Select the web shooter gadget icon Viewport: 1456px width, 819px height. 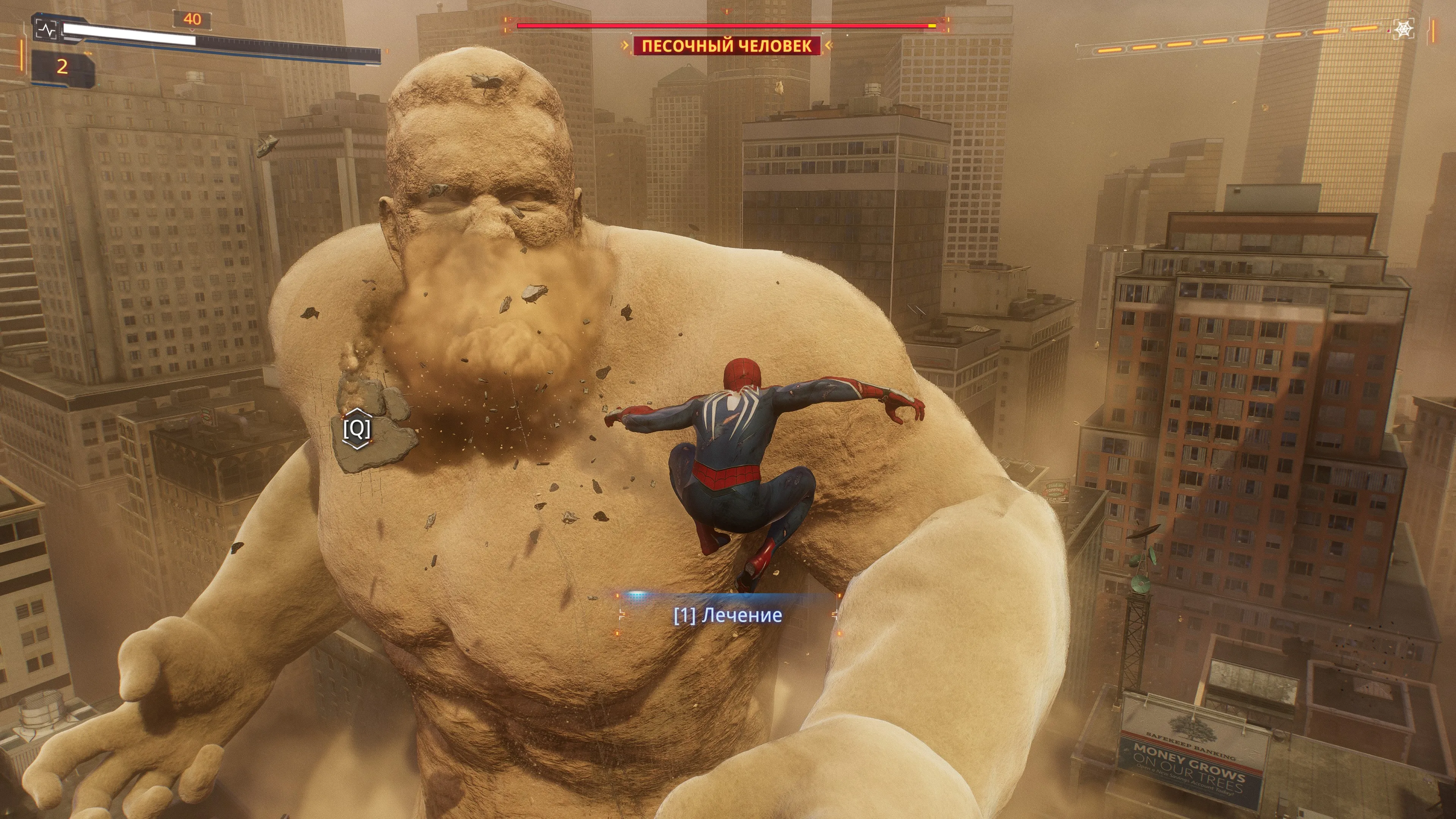[x=1403, y=29]
